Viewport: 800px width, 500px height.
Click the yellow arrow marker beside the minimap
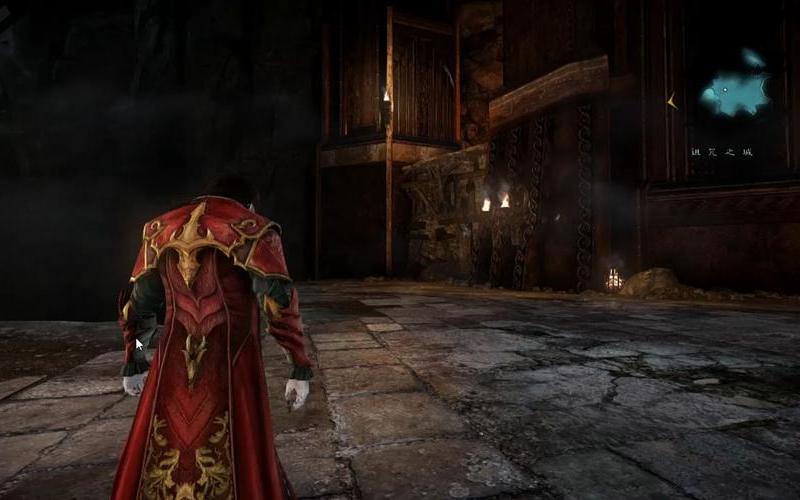click(x=673, y=100)
